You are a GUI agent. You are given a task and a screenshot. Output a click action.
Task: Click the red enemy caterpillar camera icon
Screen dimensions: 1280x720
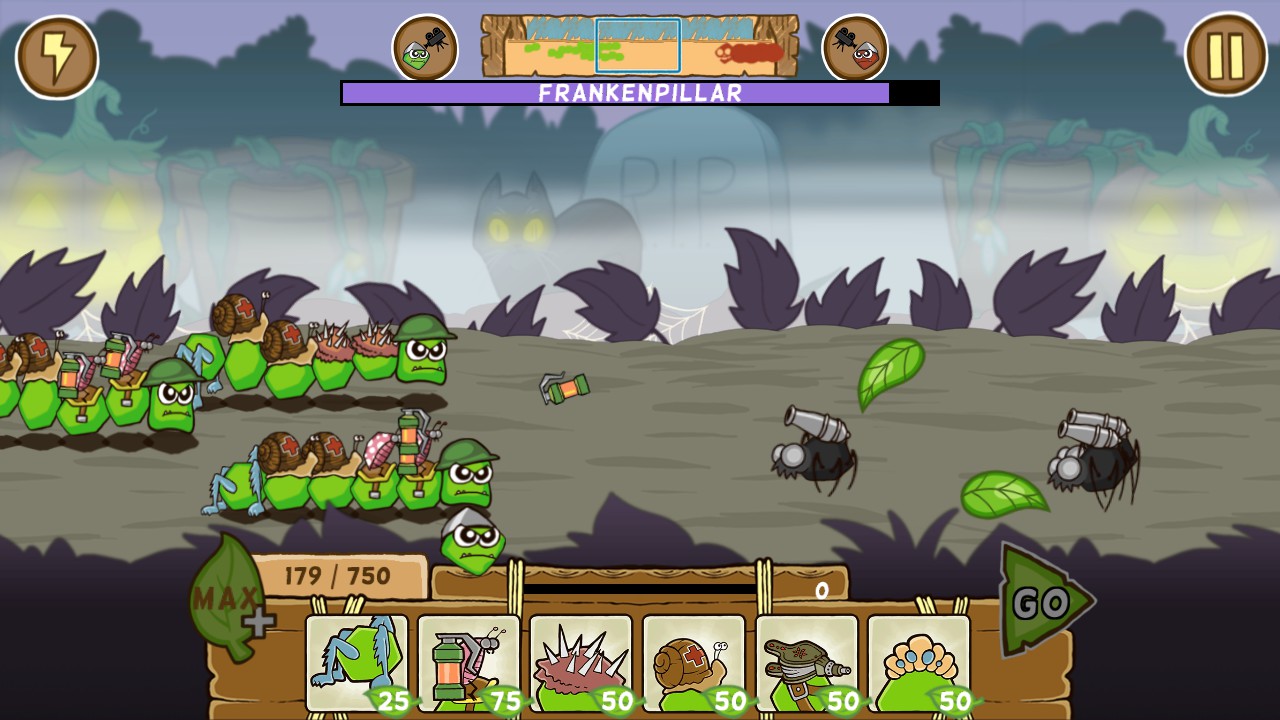[x=855, y=46]
